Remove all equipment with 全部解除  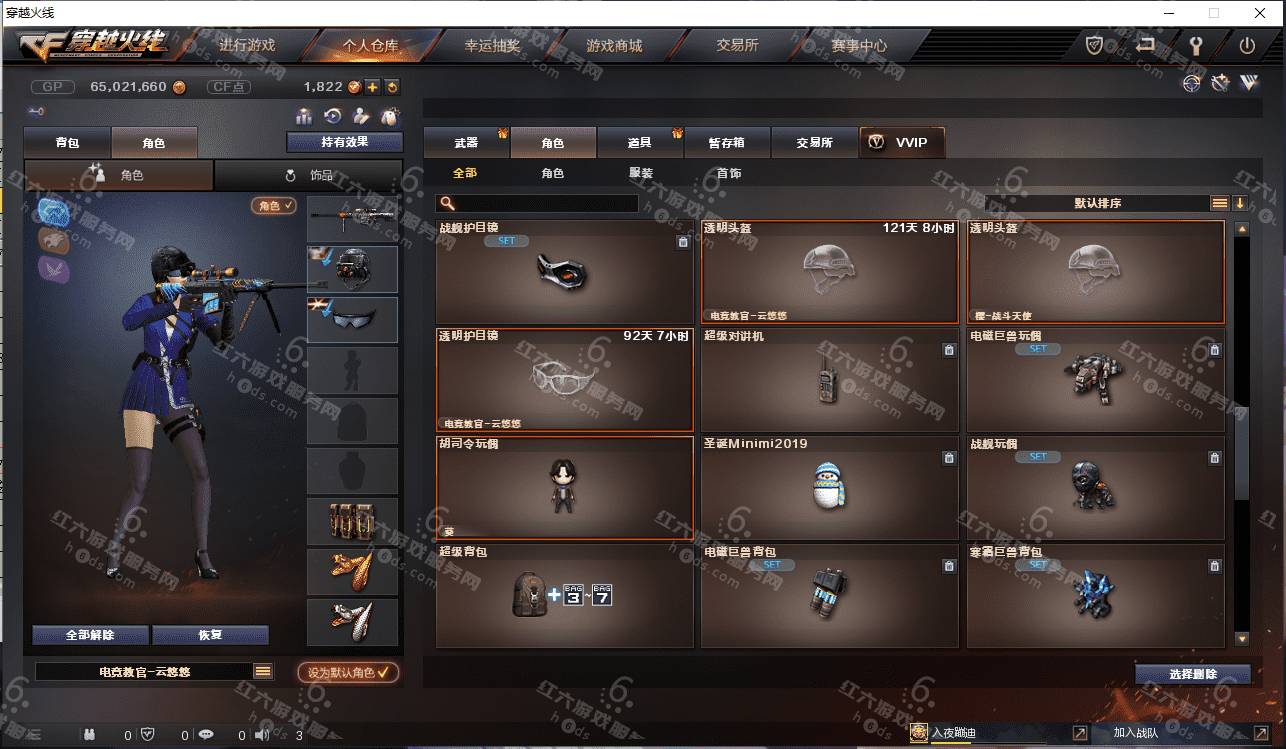tap(90, 635)
